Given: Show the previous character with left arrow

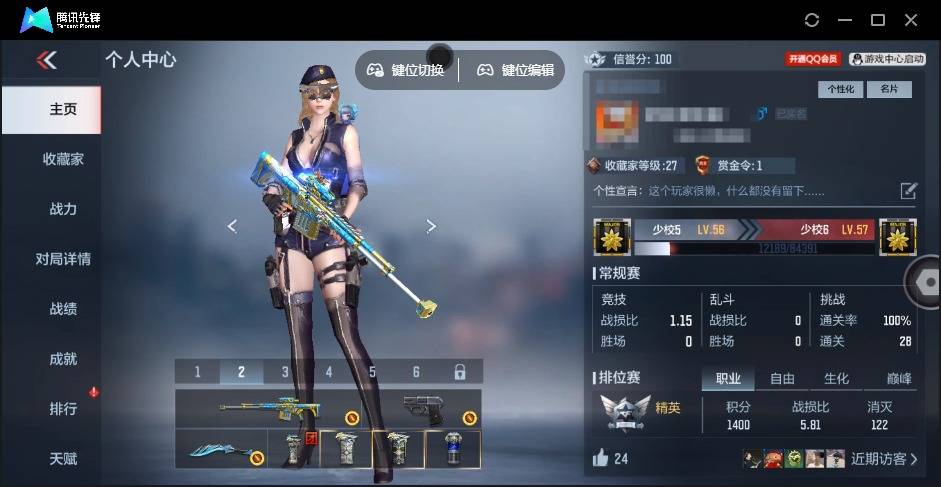Looking at the screenshot, I should click(x=232, y=226).
